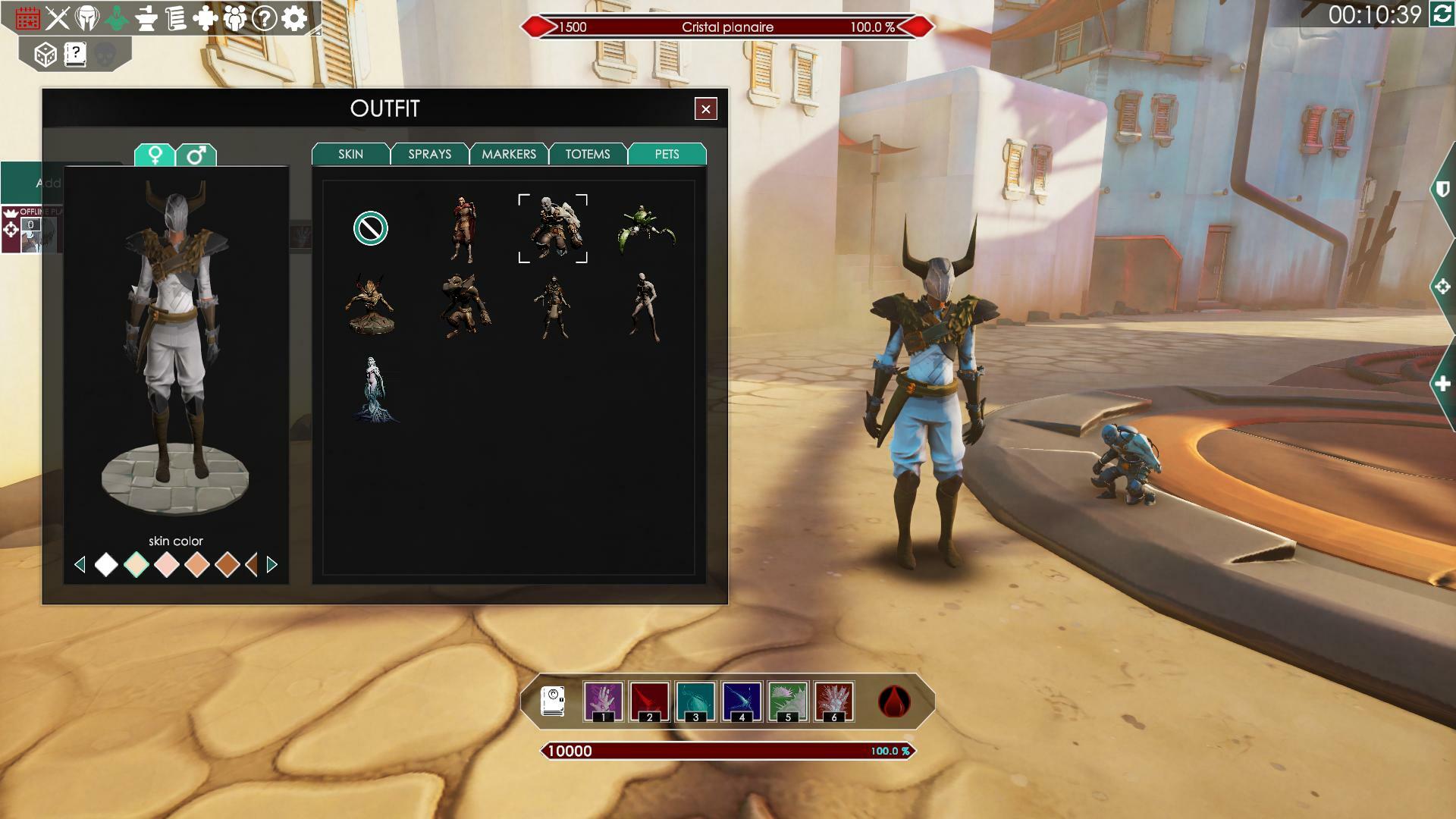The height and width of the screenshot is (819, 1456).
Task: Select the no-pet option
Action: tap(371, 228)
